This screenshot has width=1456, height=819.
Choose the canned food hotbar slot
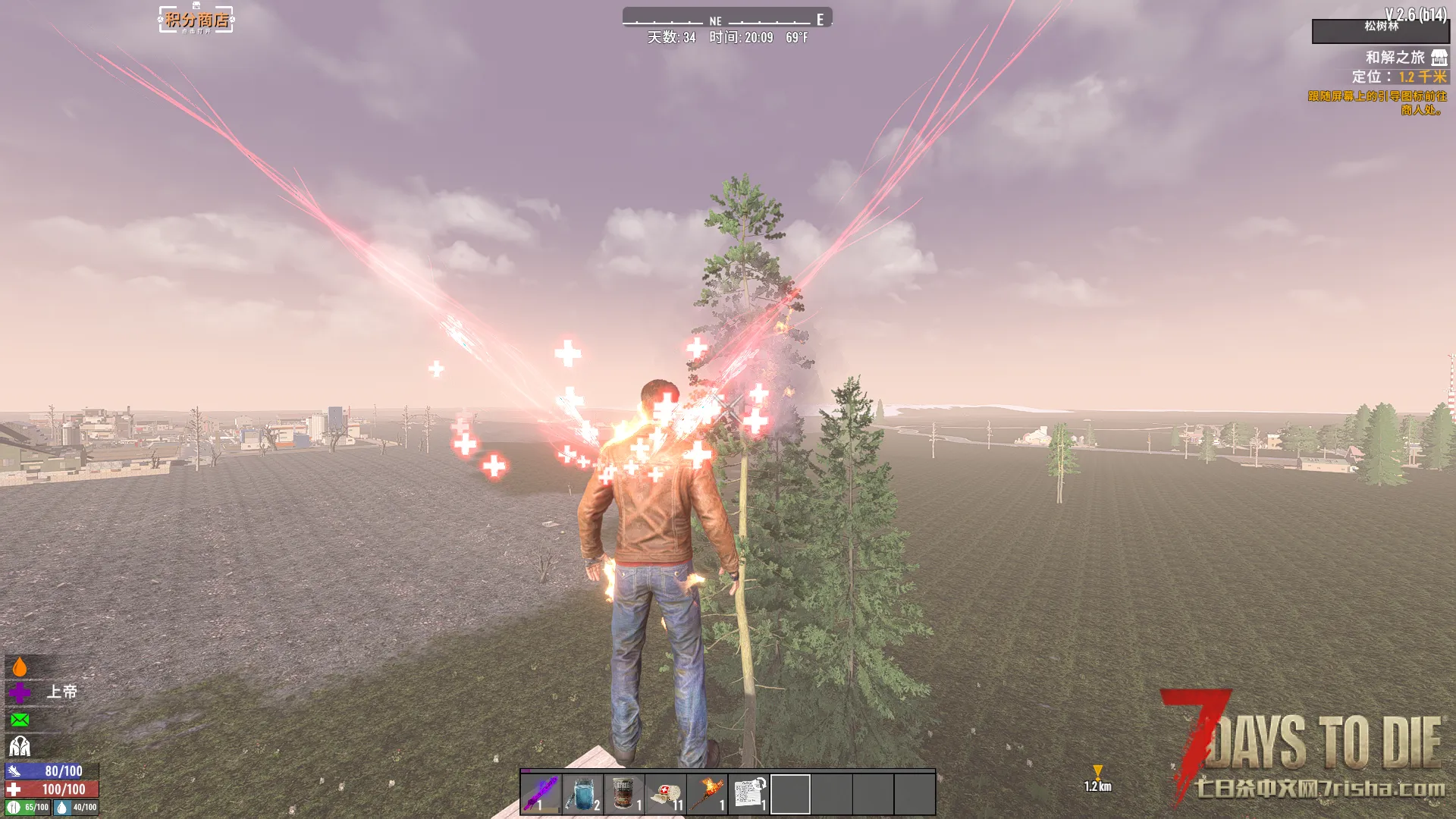[x=624, y=793]
